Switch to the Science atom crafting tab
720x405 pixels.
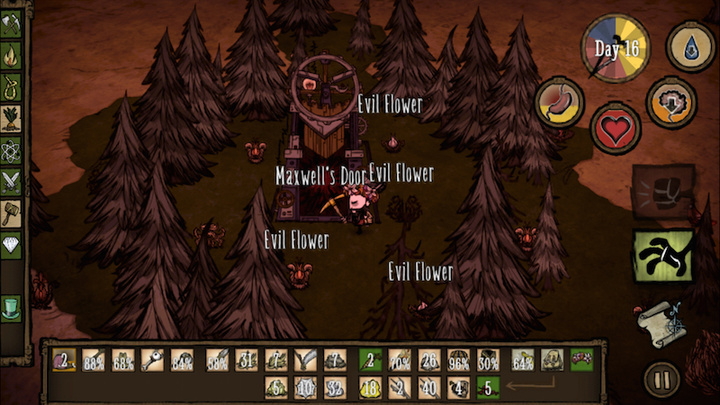(x=12, y=148)
